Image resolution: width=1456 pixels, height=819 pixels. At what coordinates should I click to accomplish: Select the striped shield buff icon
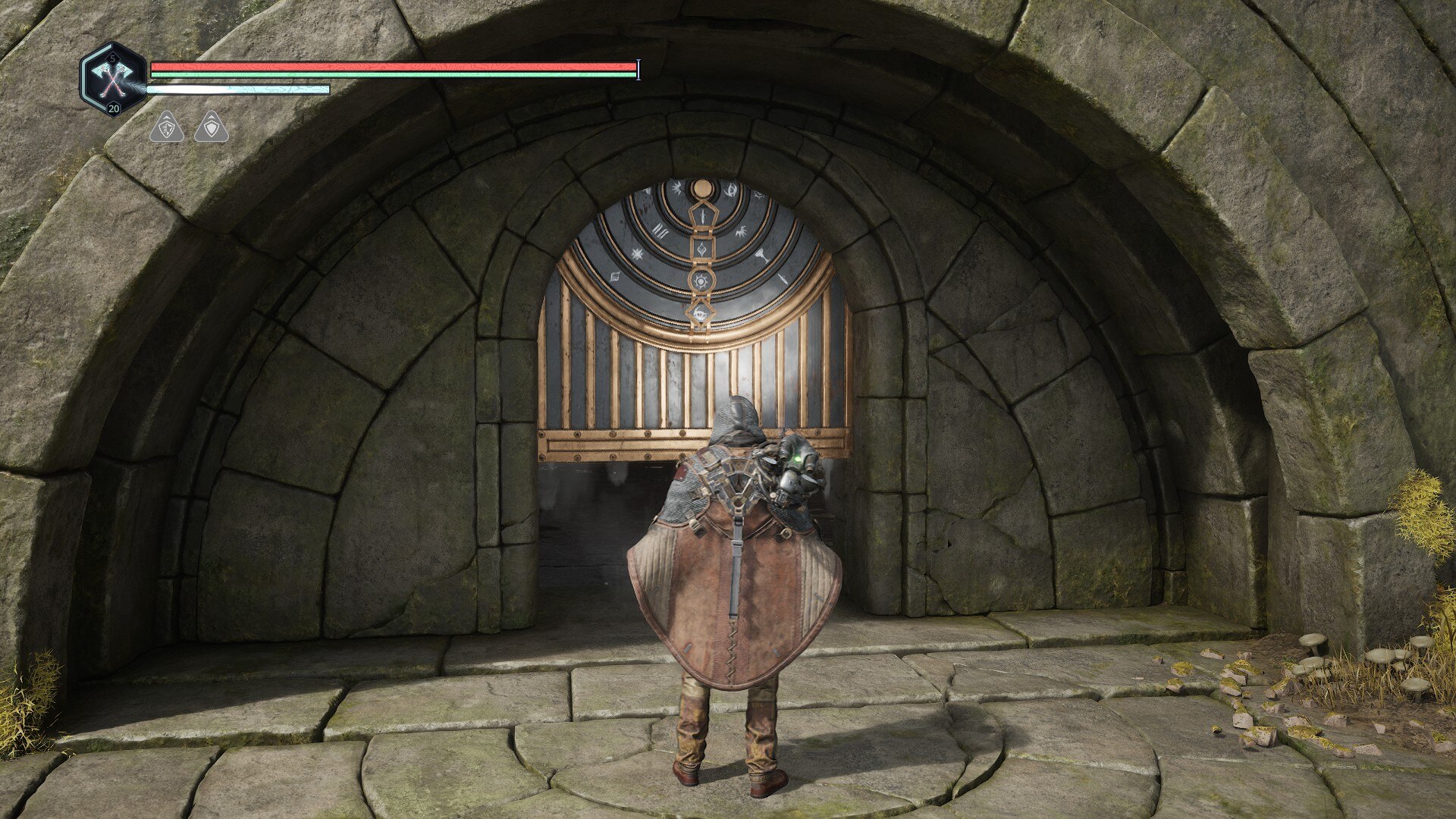pos(167,127)
